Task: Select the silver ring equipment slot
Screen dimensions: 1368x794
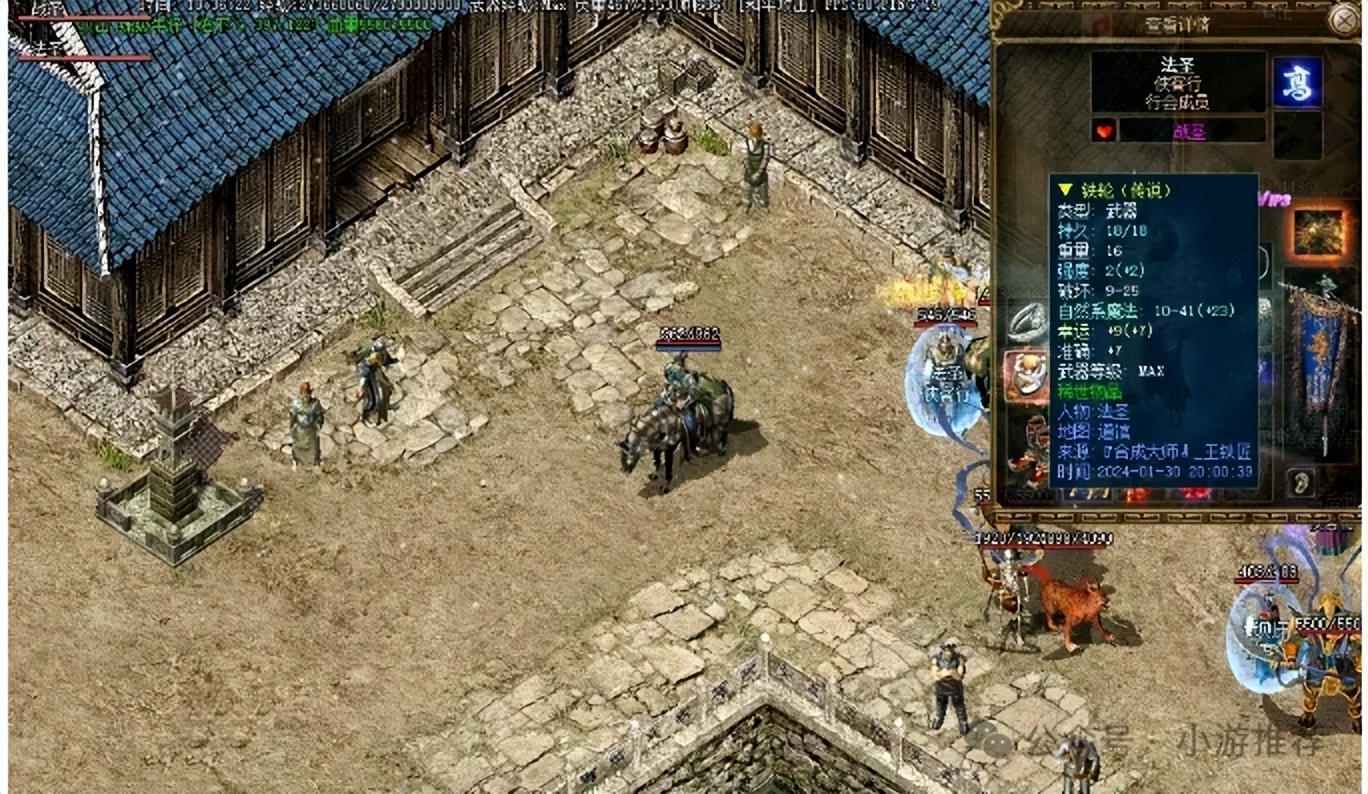Action: (1027, 320)
